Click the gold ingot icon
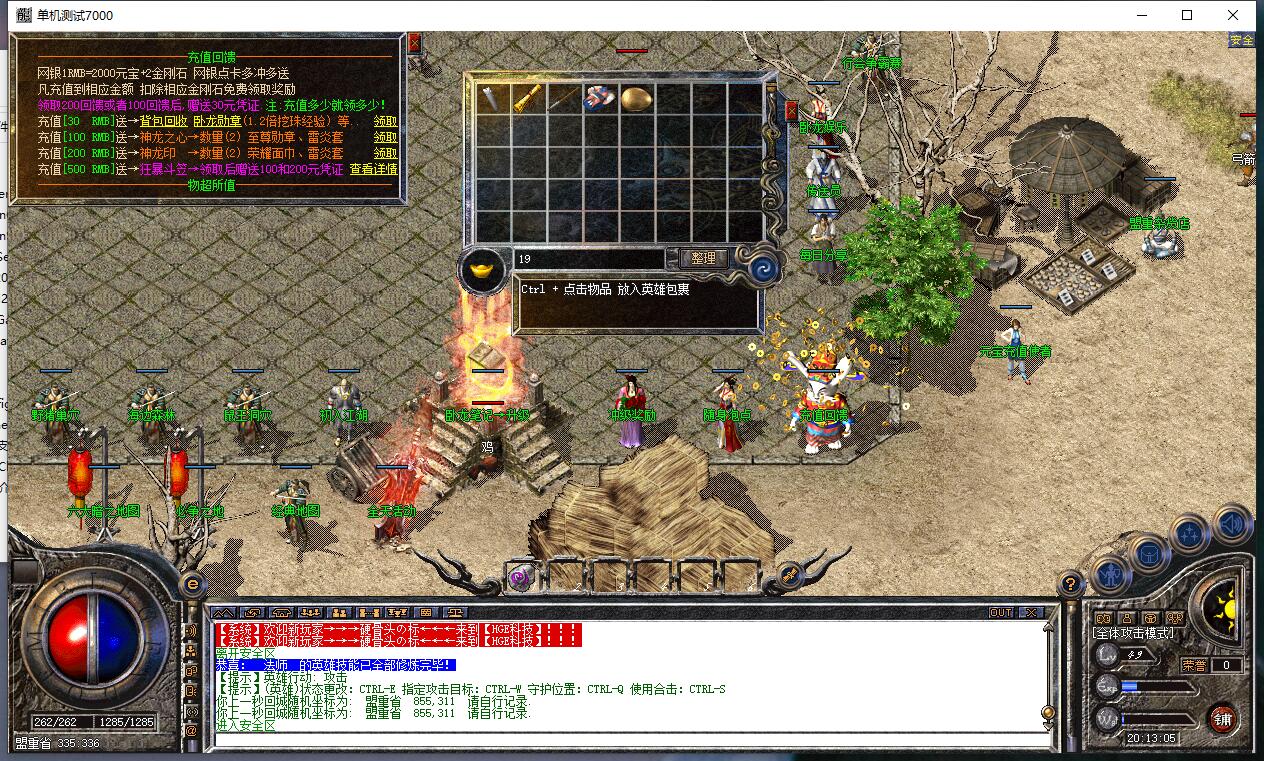This screenshot has height=761, width=1264. pos(483,270)
